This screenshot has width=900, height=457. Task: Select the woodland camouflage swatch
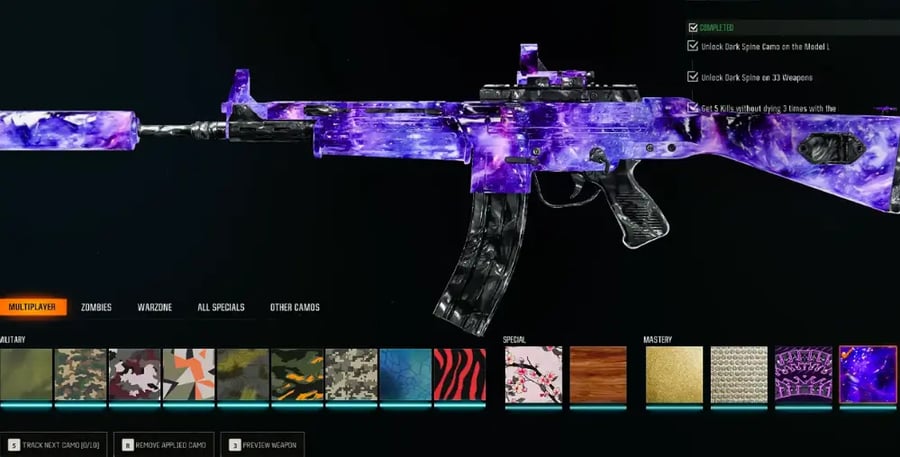[81, 375]
